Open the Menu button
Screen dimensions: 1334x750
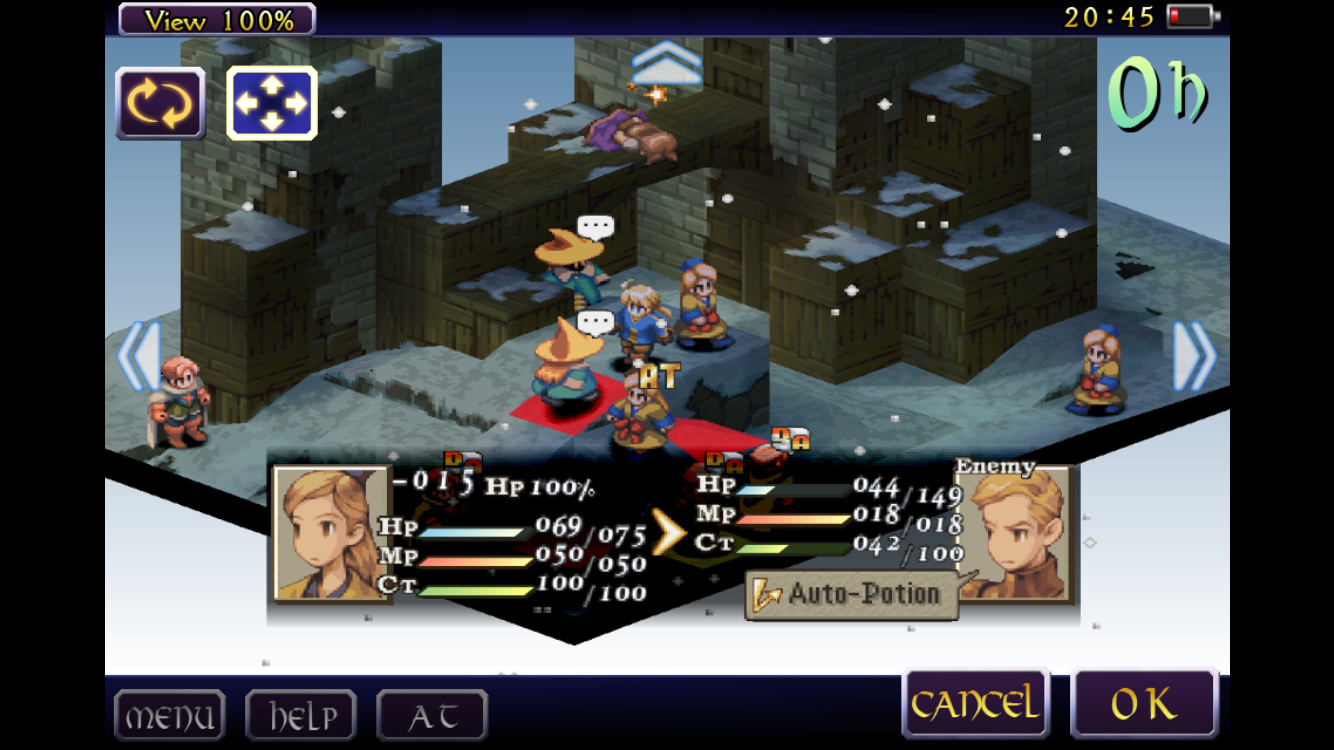coord(169,716)
